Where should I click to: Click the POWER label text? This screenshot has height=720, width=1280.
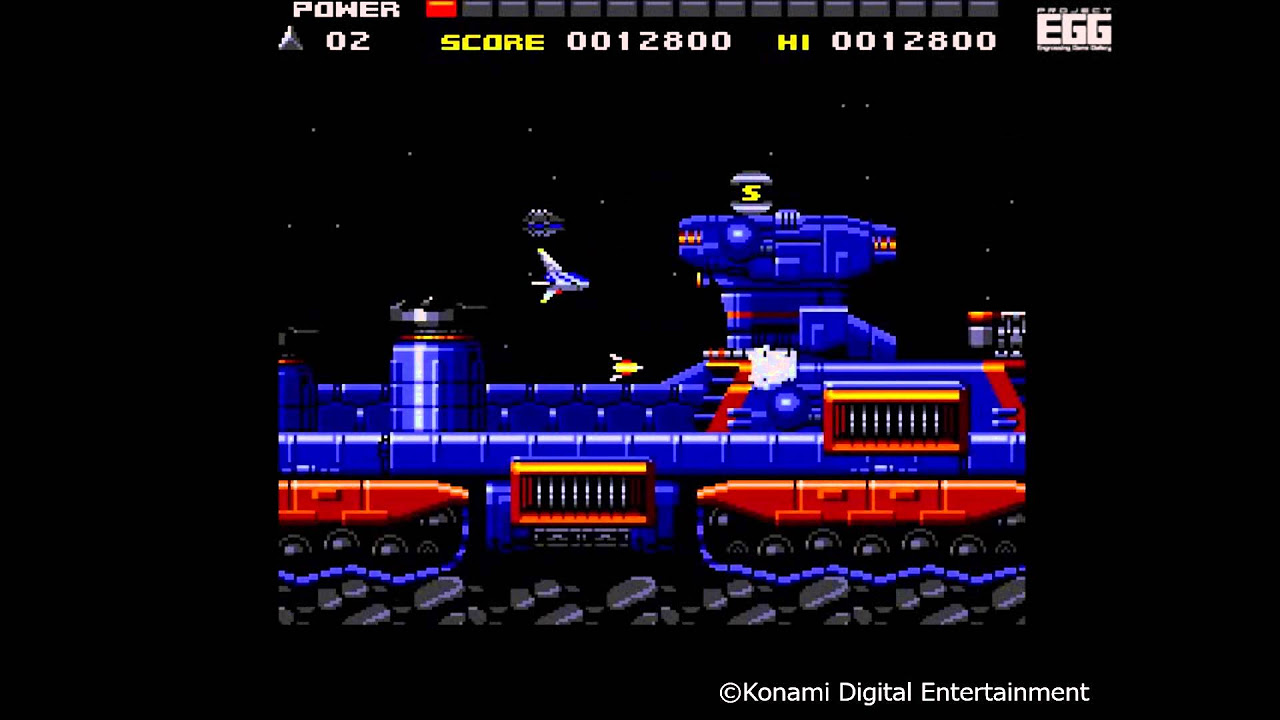click(x=346, y=9)
